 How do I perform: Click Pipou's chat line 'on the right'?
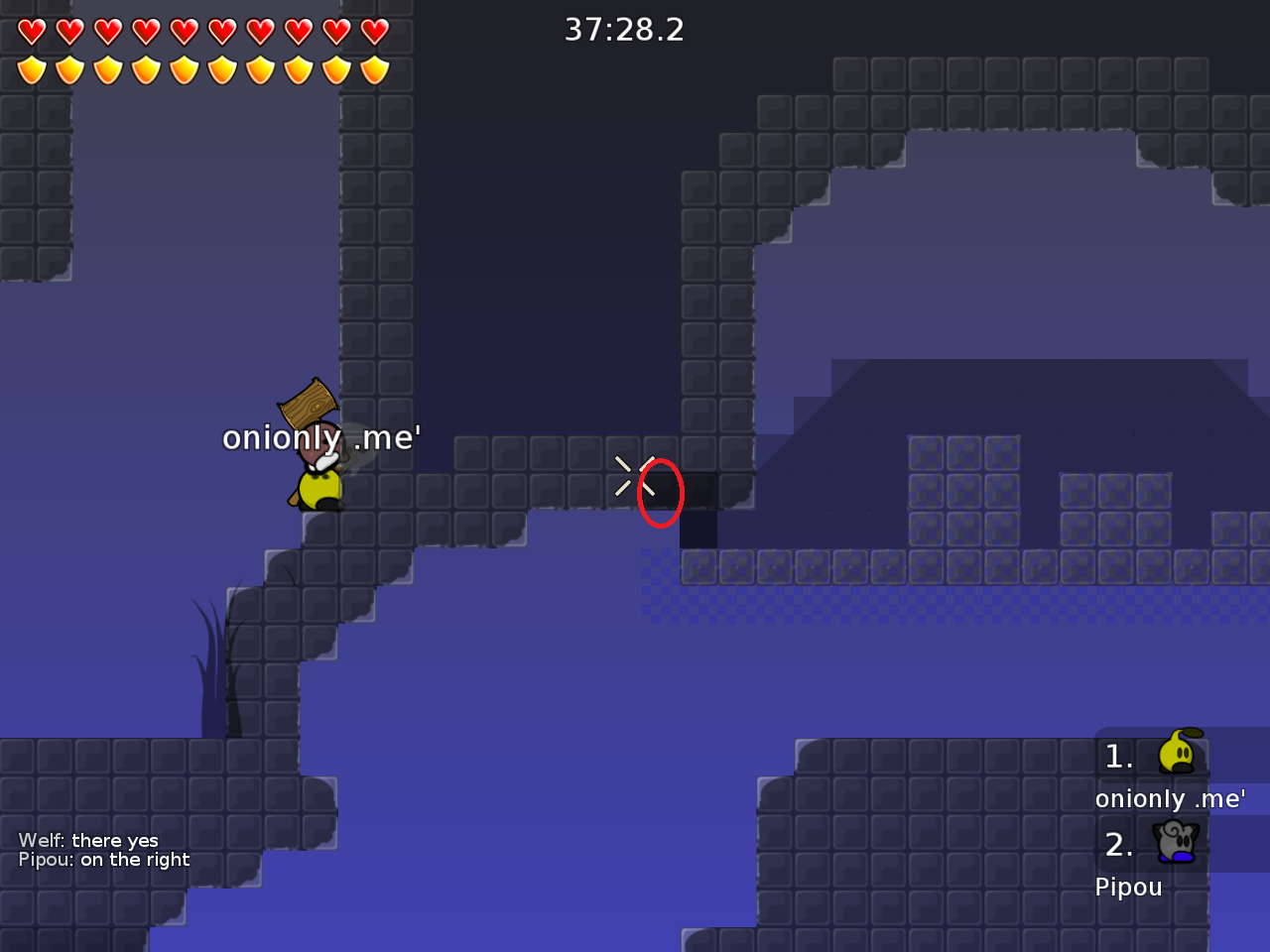click(104, 860)
